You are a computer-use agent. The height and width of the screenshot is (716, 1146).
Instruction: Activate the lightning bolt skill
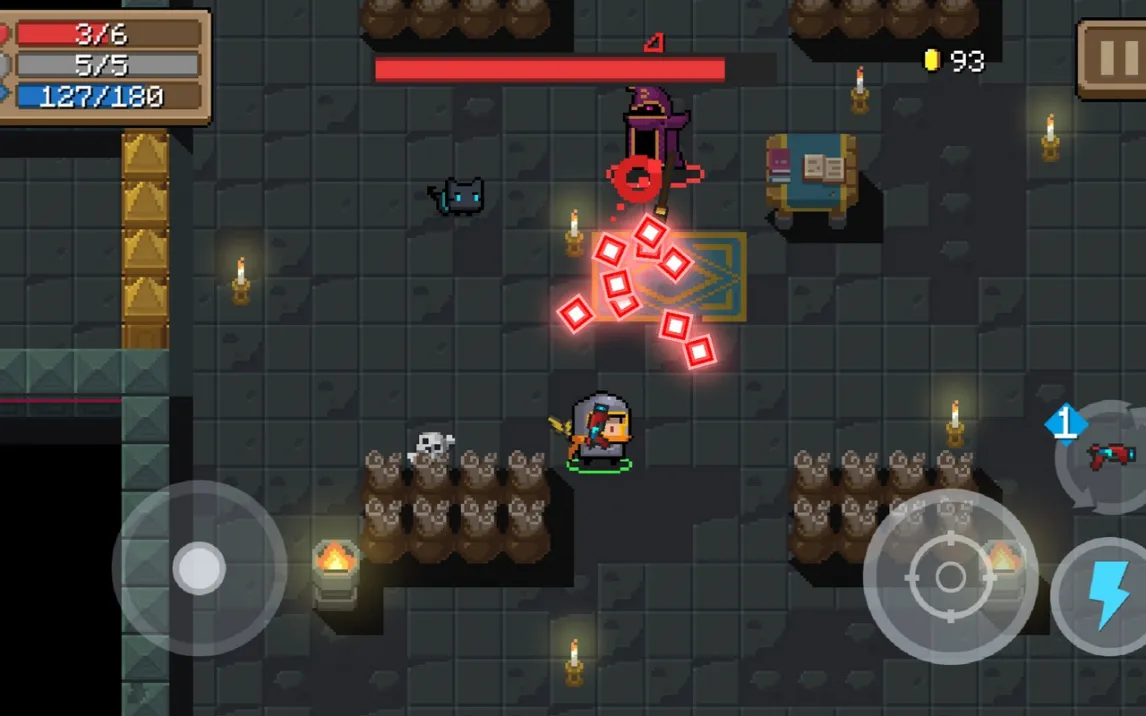pos(1105,596)
